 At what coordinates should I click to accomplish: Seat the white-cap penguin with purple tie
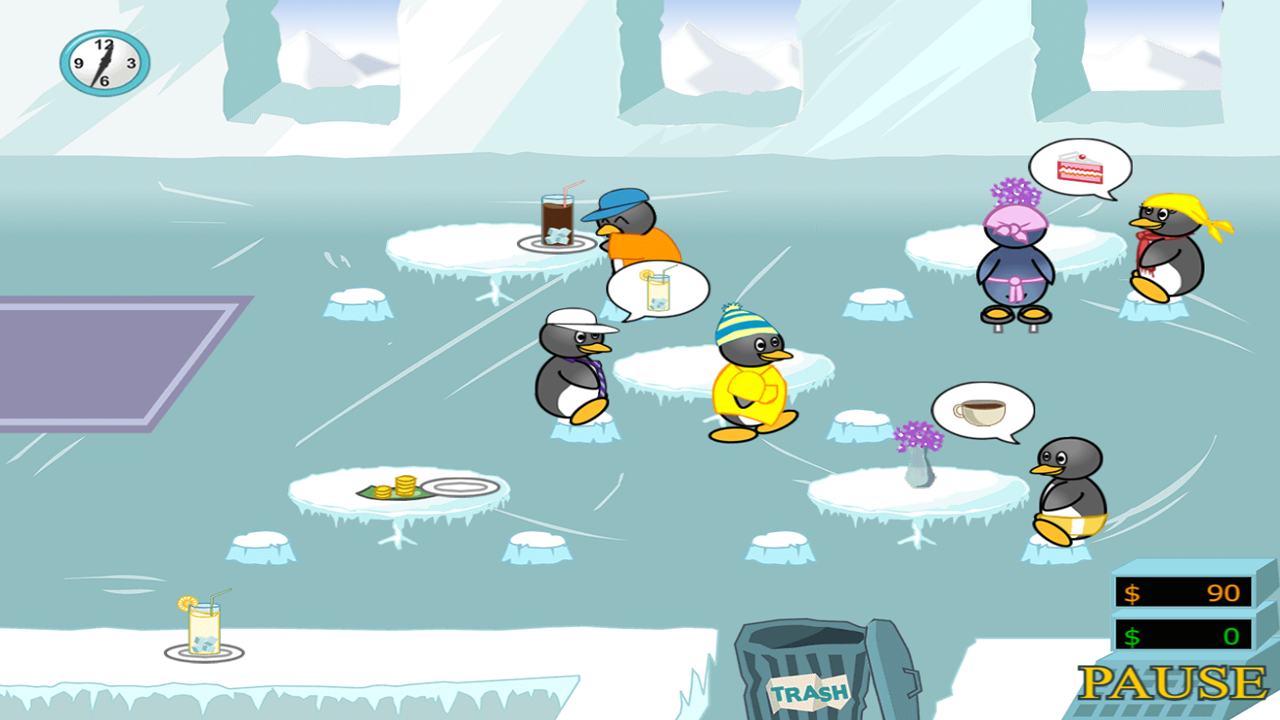(x=573, y=370)
